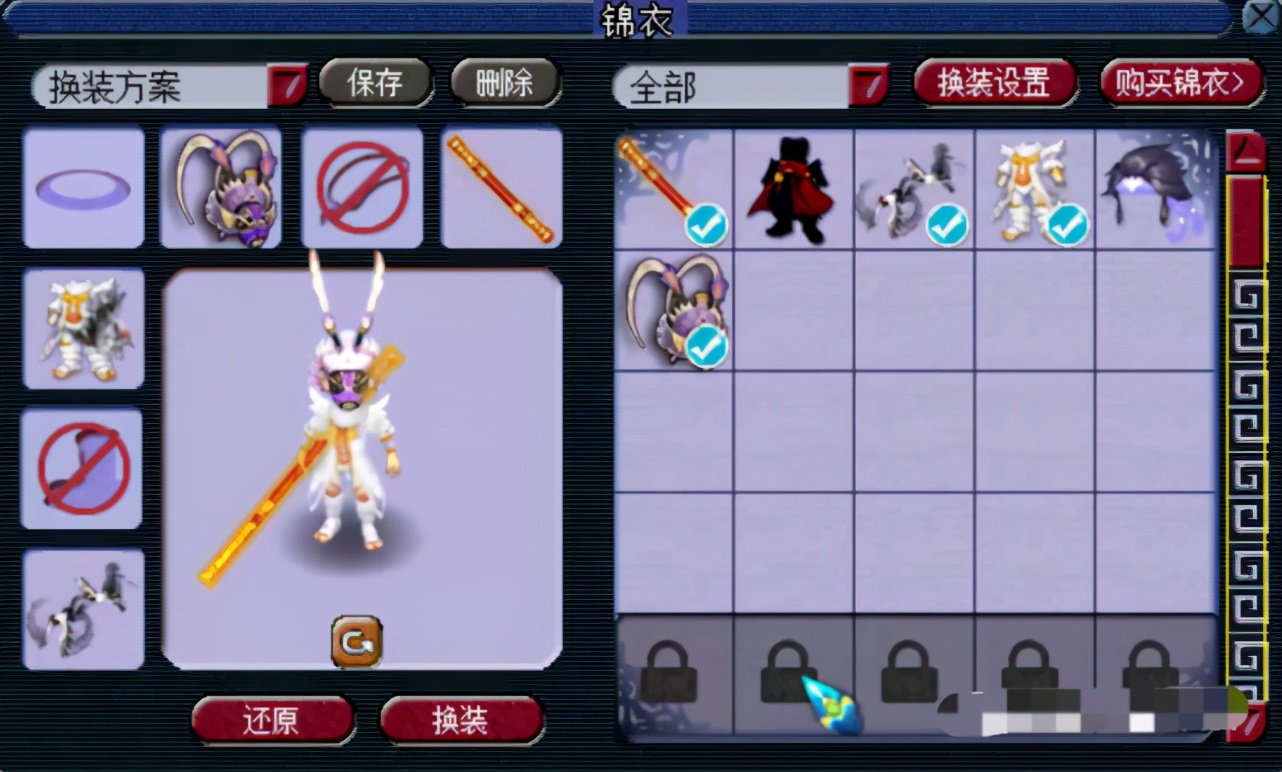Click the 锦衣 title tab at the top

point(638,20)
